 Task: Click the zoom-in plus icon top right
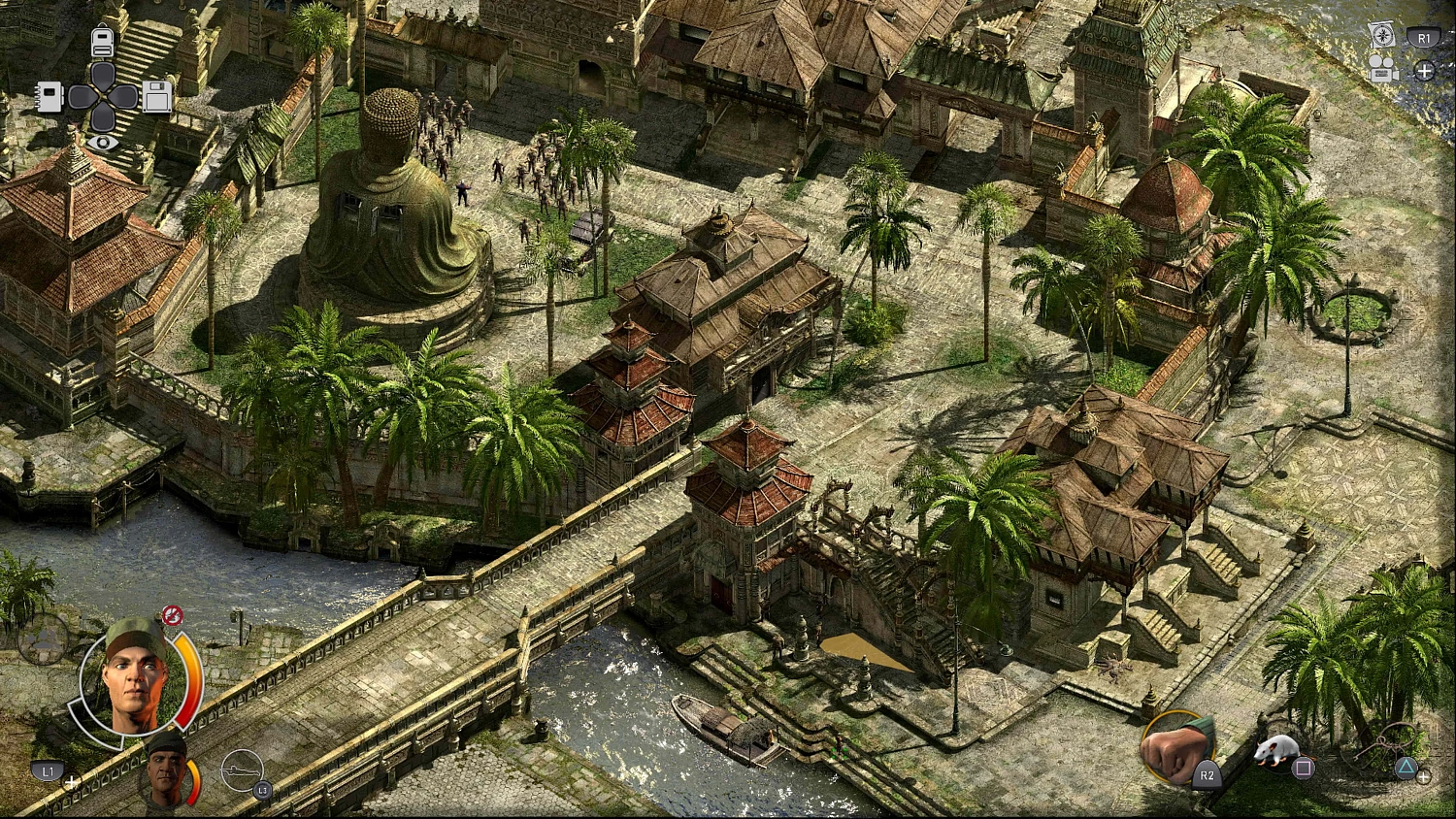[1424, 71]
